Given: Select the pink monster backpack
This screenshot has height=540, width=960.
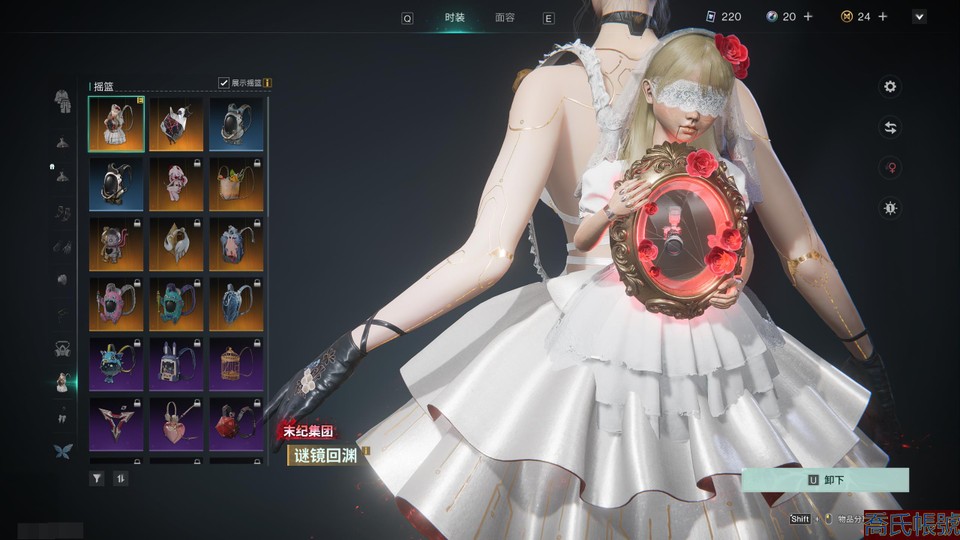Looking at the screenshot, I should tap(116, 304).
